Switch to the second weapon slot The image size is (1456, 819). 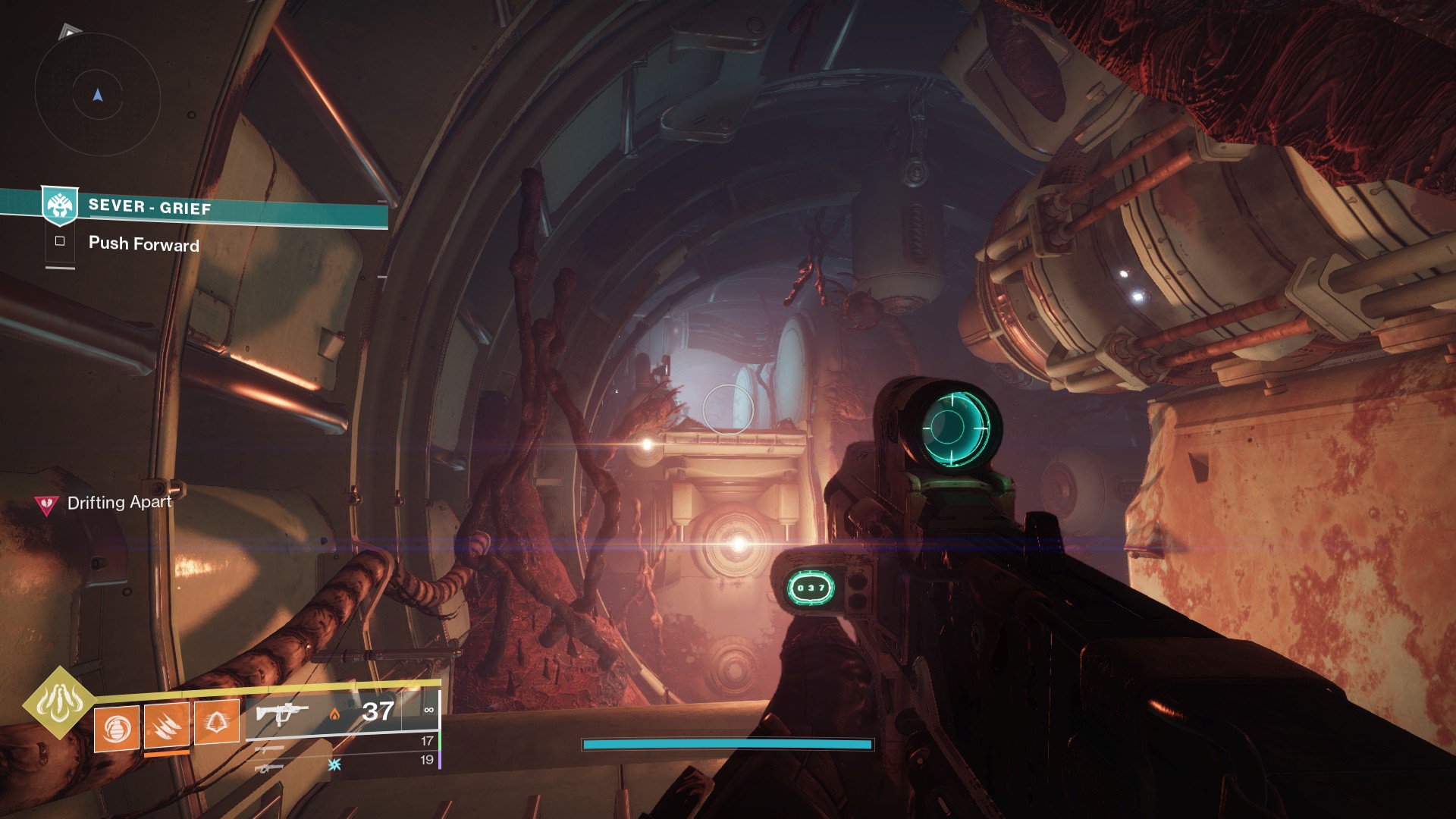[x=270, y=749]
